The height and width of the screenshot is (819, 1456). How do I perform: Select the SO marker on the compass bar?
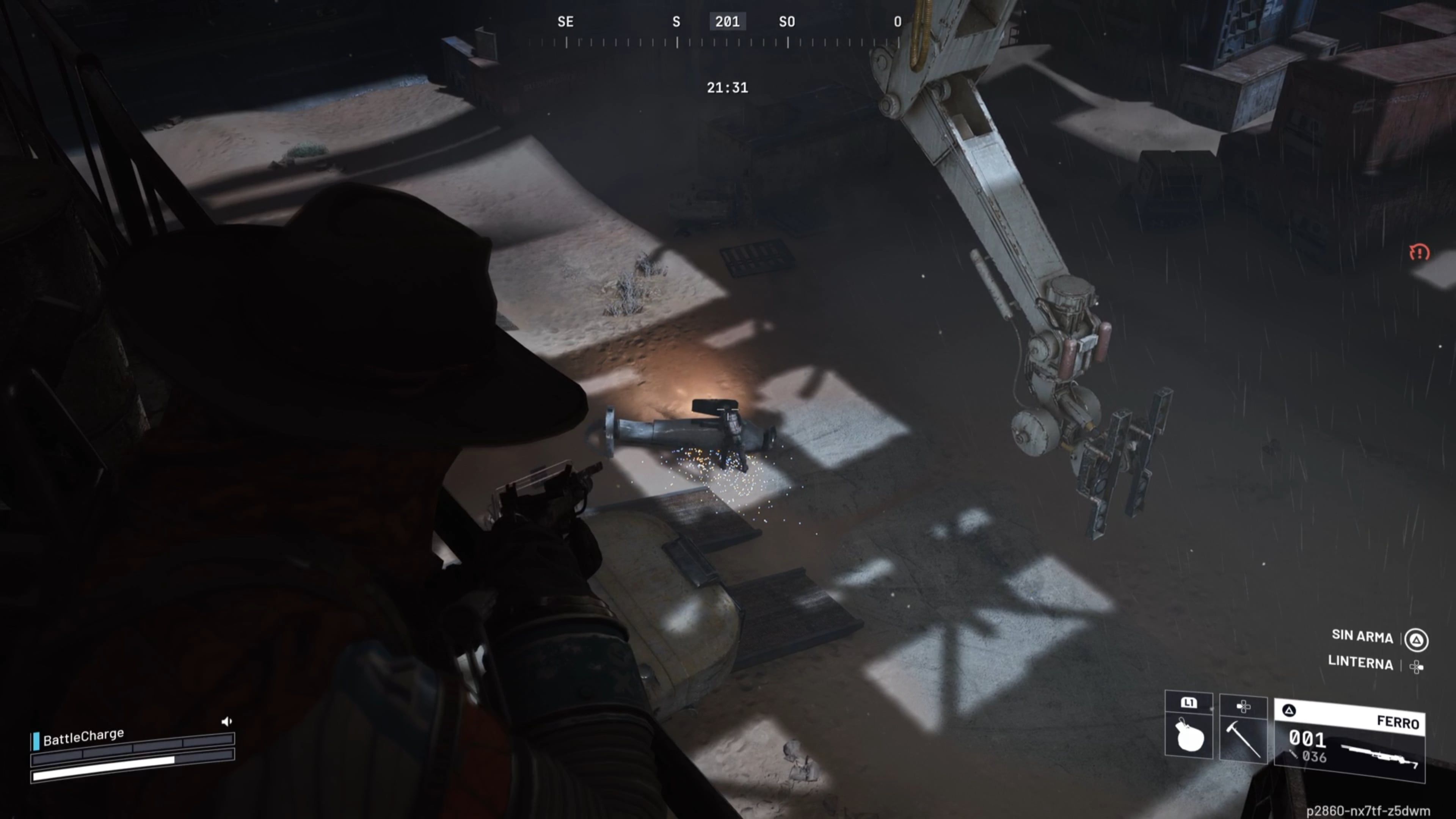(787, 22)
